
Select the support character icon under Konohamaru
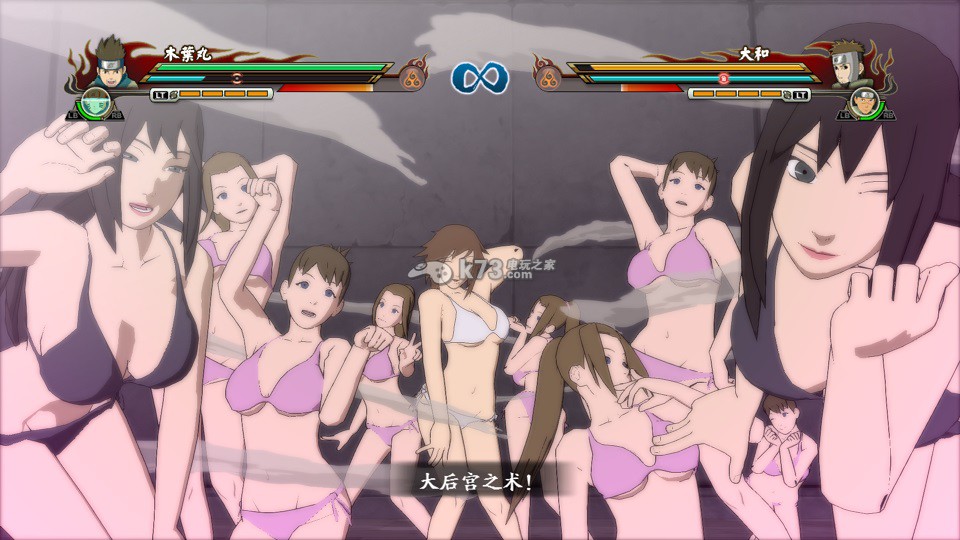[x=94, y=103]
